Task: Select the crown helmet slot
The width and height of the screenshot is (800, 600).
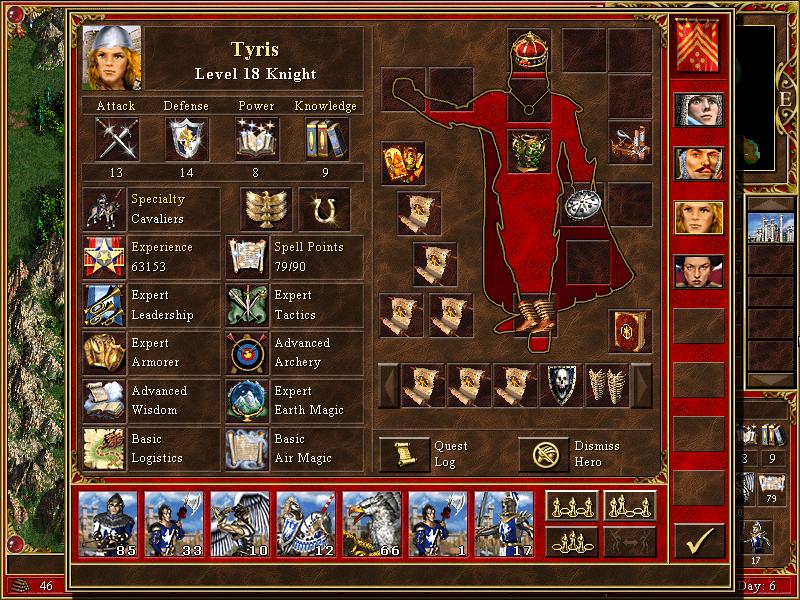Action: click(529, 49)
